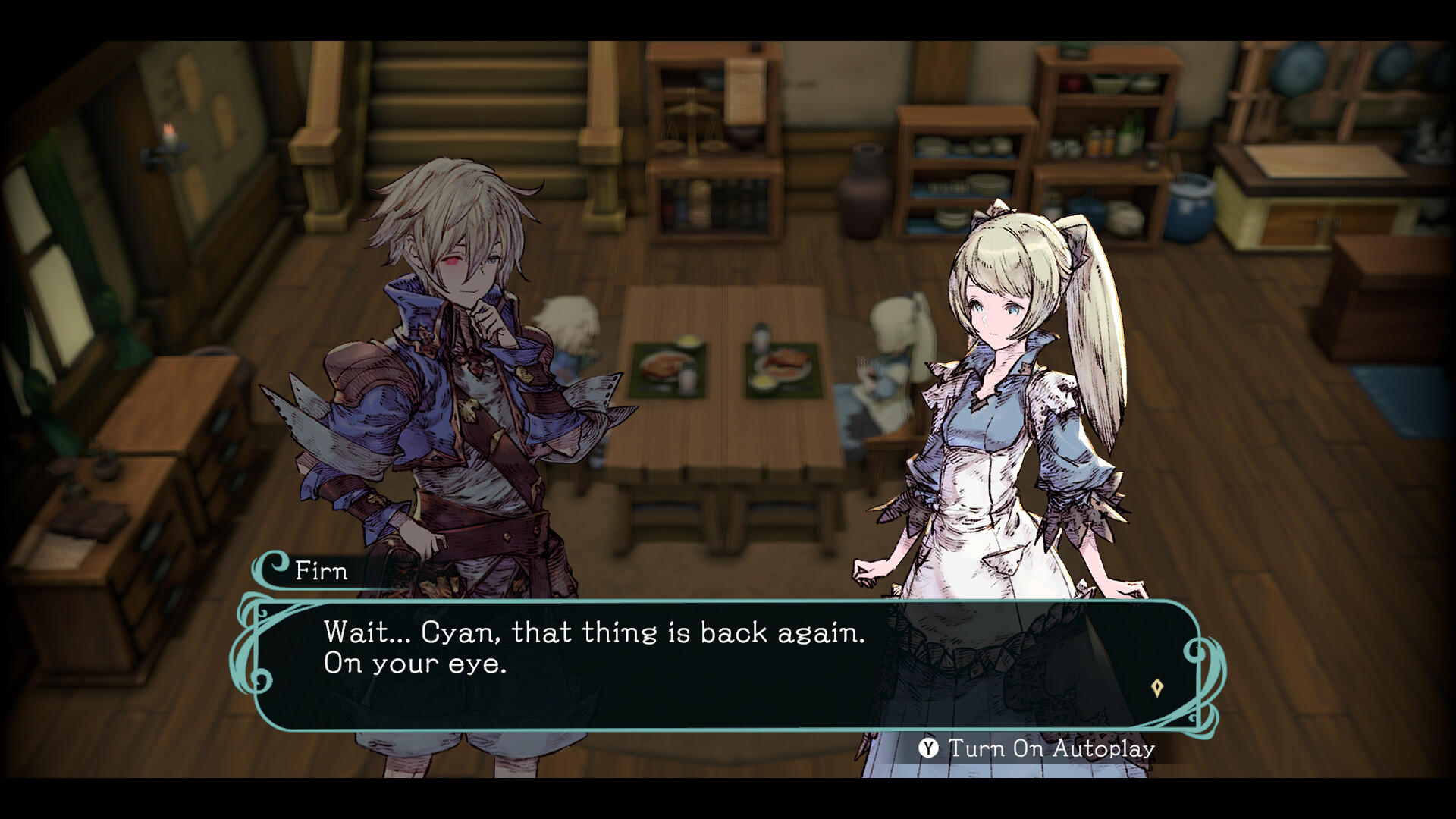1456x819 pixels.
Task: Select the diamond continue indicator in dialogue box
Action: coord(1156,686)
